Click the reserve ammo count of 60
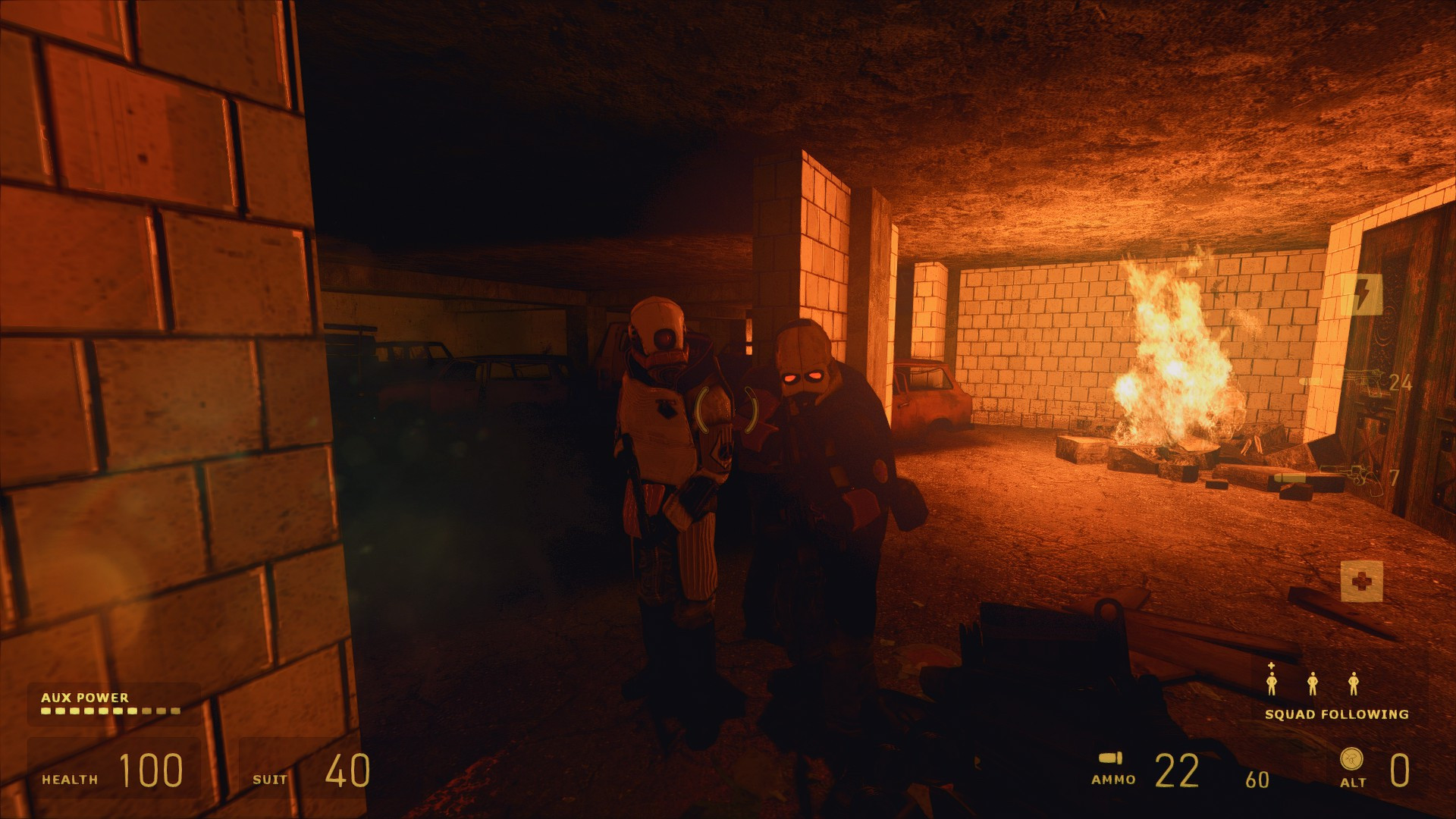1456x819 pixels. pos(1259,777)
